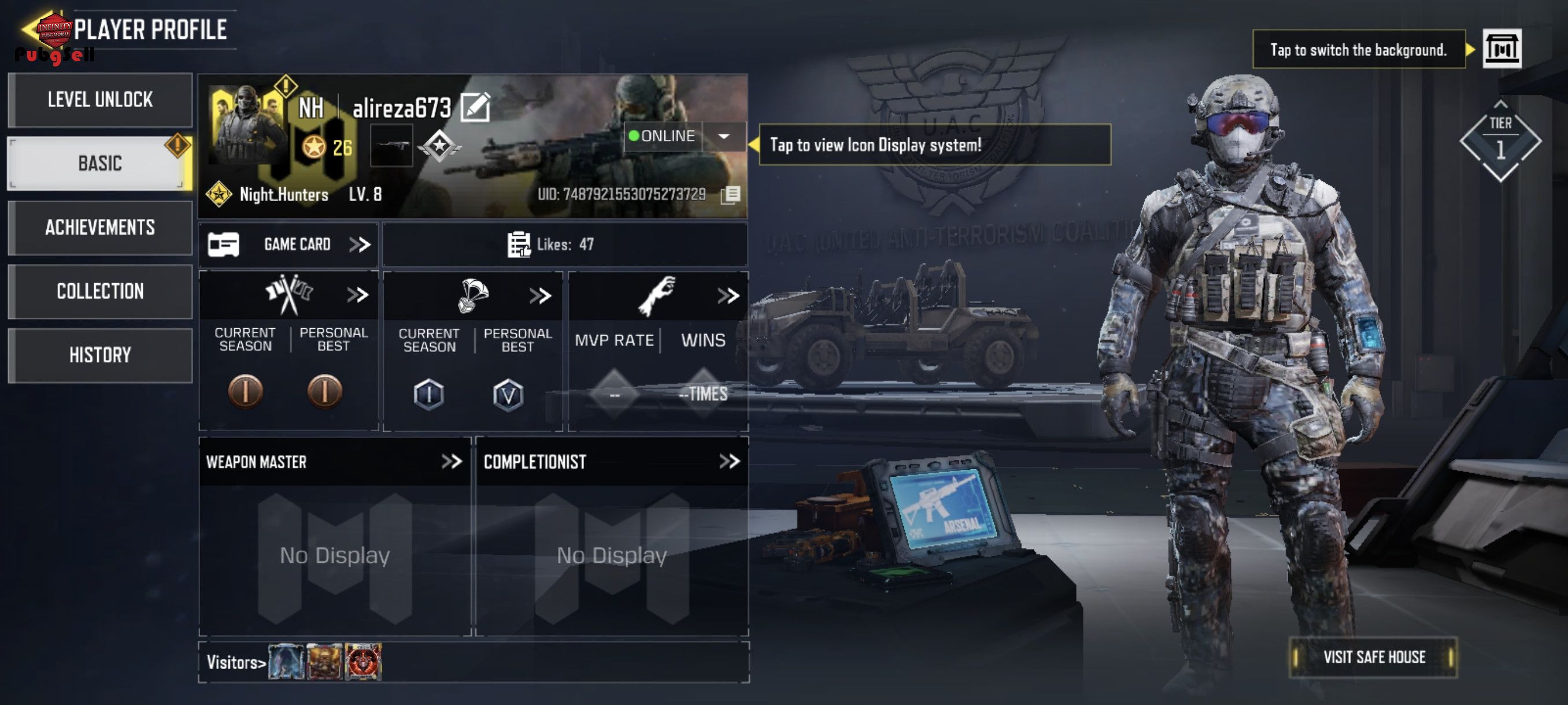1568x705 pixels.
Task: Expand the MVP Rate and Wins panel
Action: click(x=727, y=296)
